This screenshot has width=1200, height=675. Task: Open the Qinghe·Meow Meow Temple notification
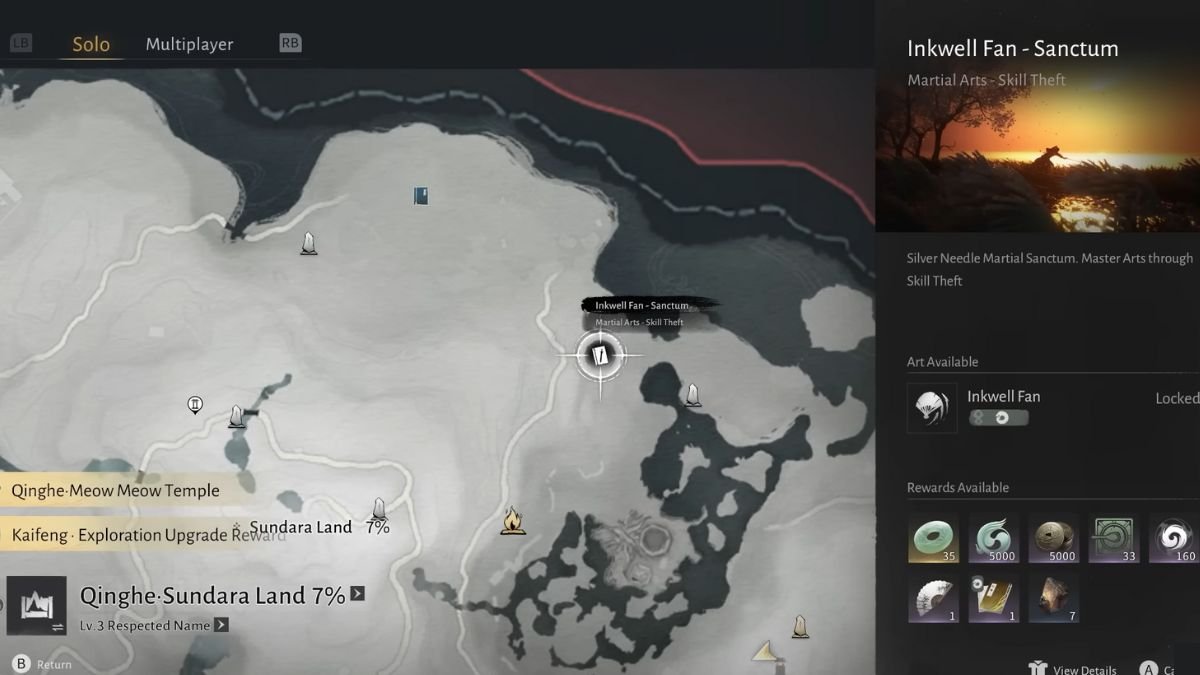pyautogui.click(x=115, y=490)
